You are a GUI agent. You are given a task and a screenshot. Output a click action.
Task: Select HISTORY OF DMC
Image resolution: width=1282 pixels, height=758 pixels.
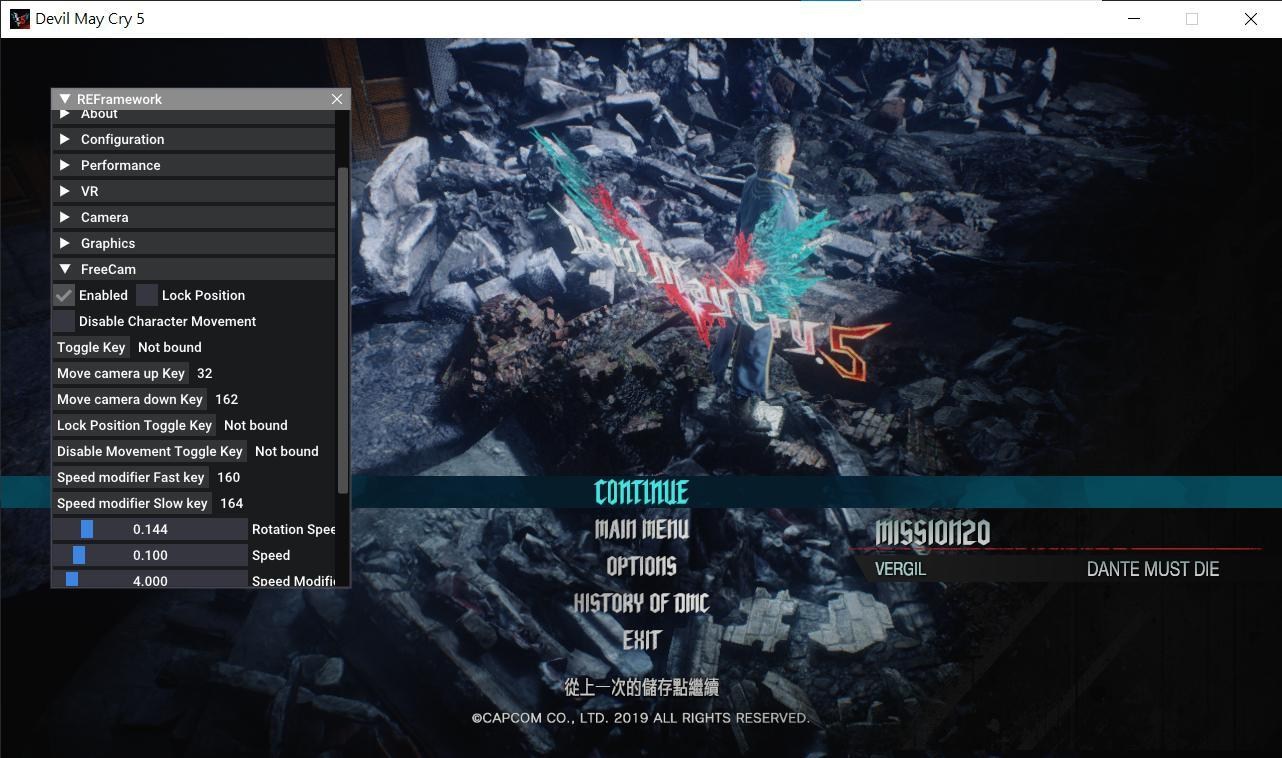pyautogui.click(x=640, y=603)
